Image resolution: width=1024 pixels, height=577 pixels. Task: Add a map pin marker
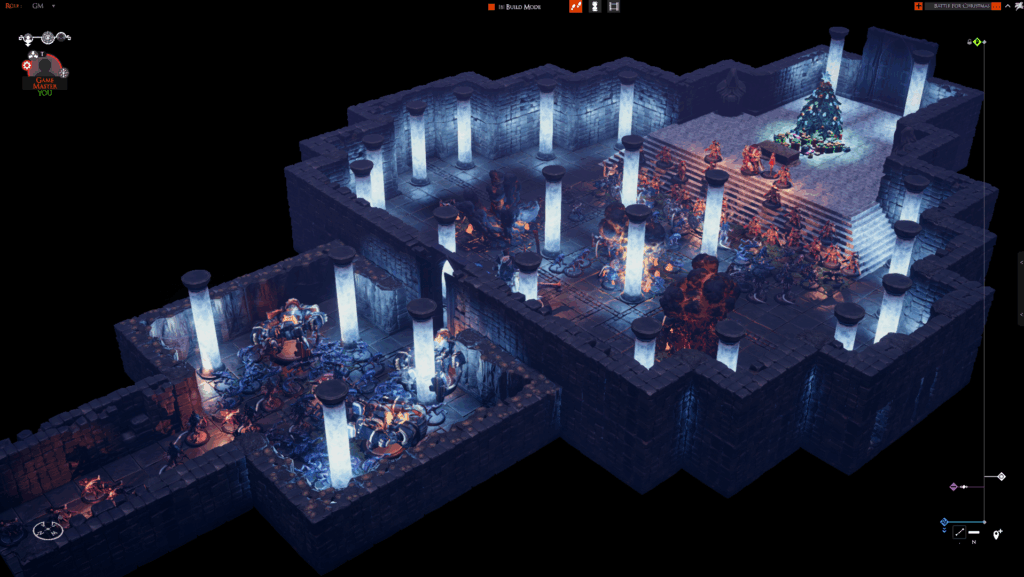coord(998,535)
